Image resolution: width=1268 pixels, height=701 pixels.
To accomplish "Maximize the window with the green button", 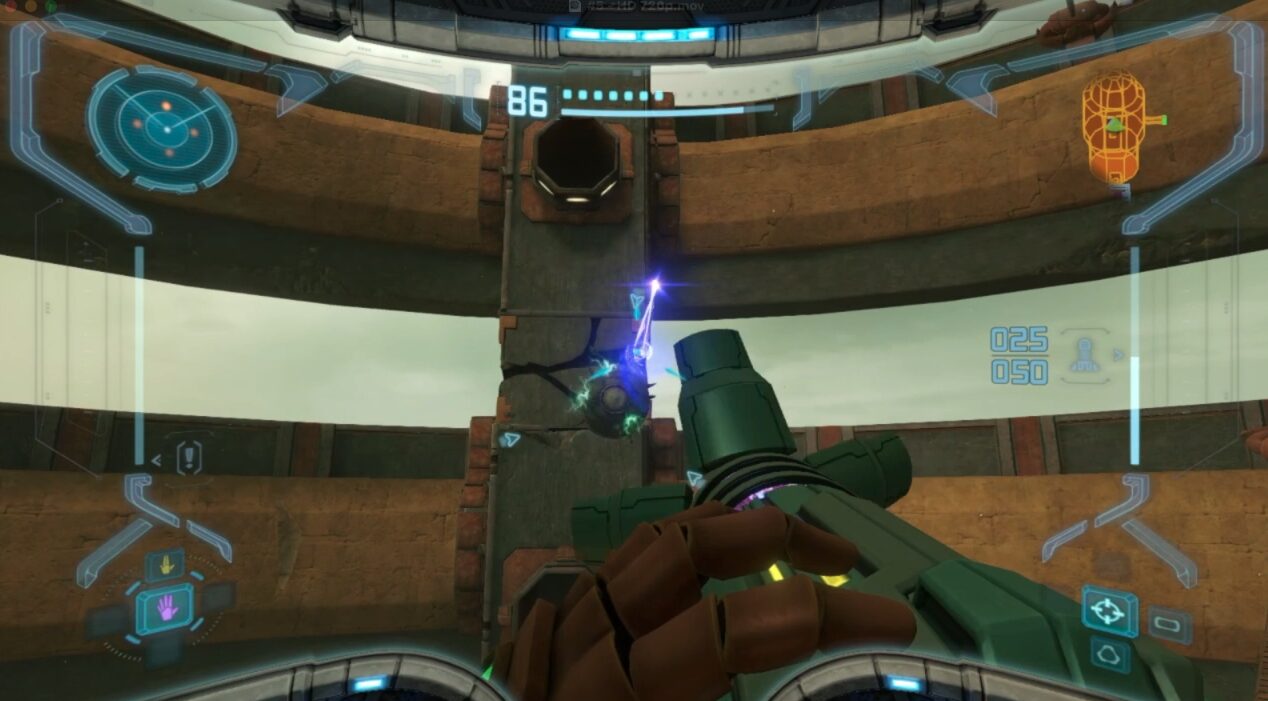I will click(50, 6).
